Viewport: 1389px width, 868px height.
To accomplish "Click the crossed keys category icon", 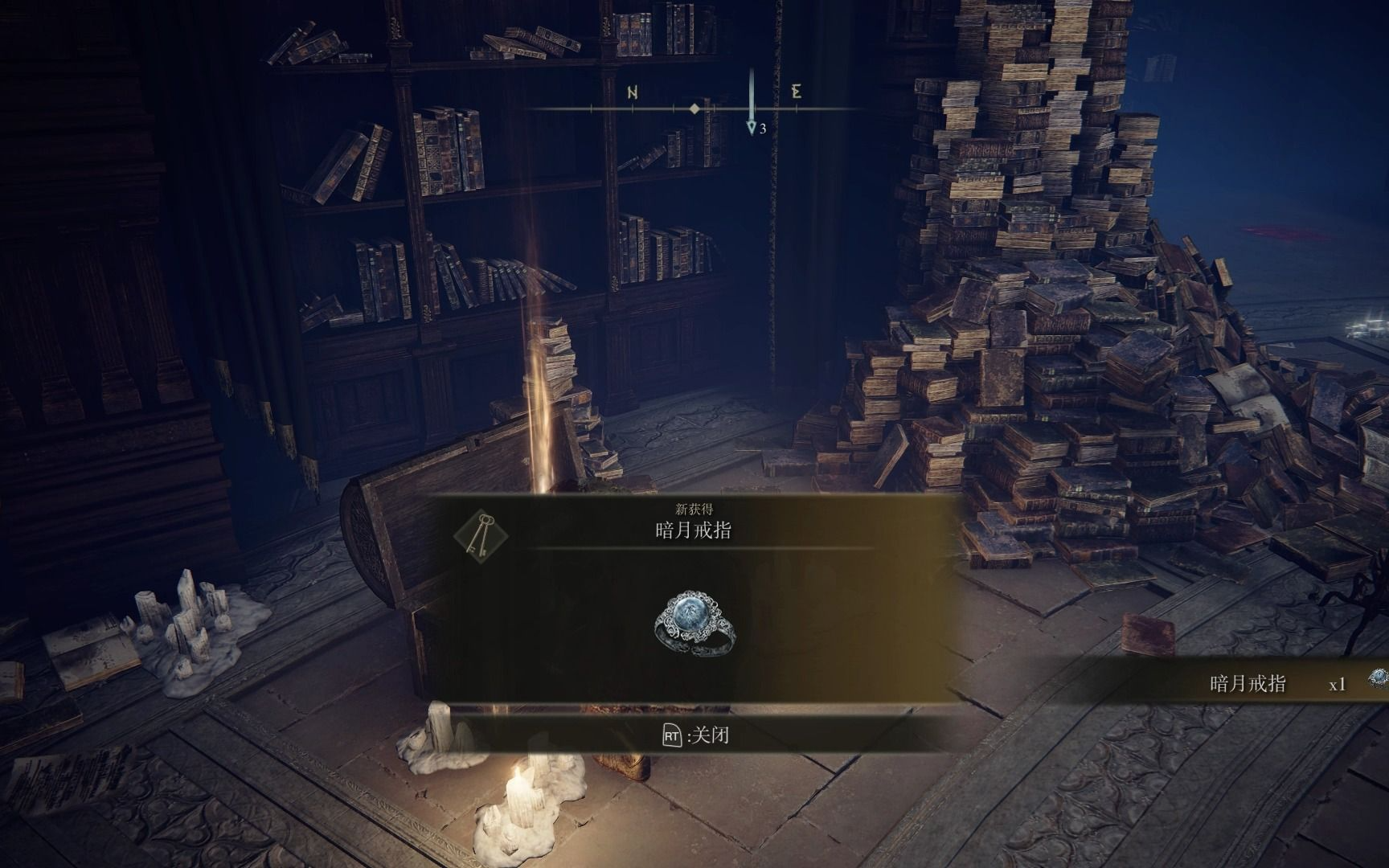I will 480,536.
